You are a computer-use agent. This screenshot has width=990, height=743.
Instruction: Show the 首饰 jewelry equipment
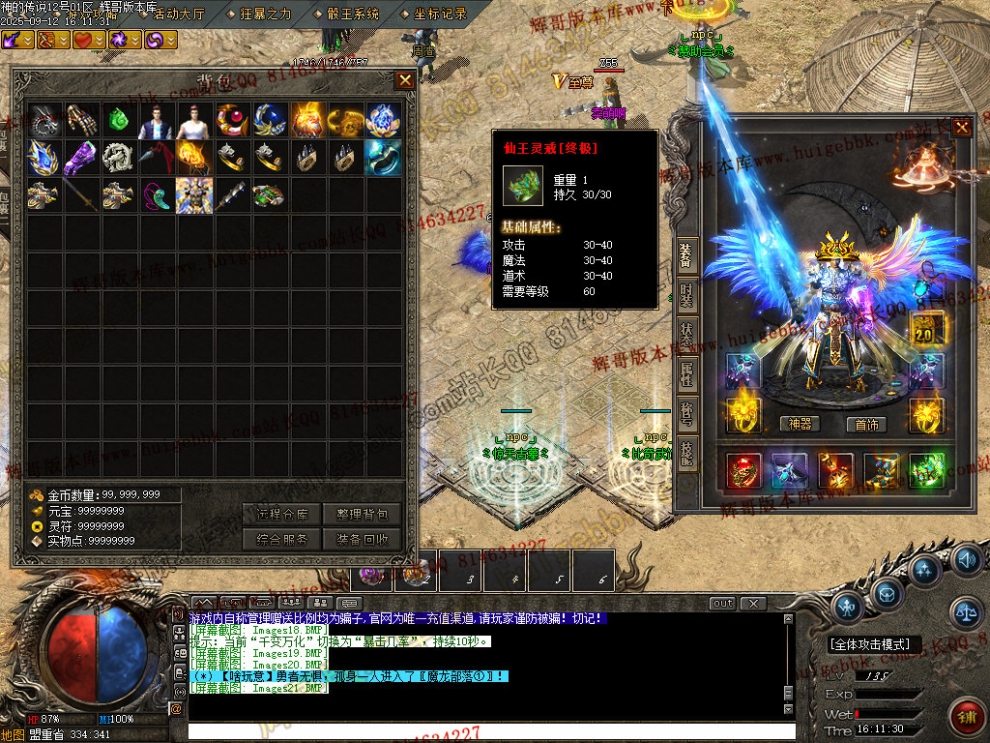(866, 424)
